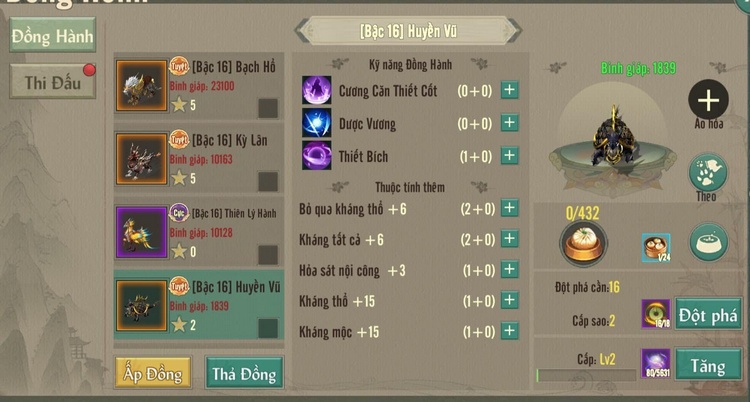Image resolution: width=750 pixels, height=402 pixels.
Task: Switch to the Đồng Hành tab
Action: coord(53,37)
